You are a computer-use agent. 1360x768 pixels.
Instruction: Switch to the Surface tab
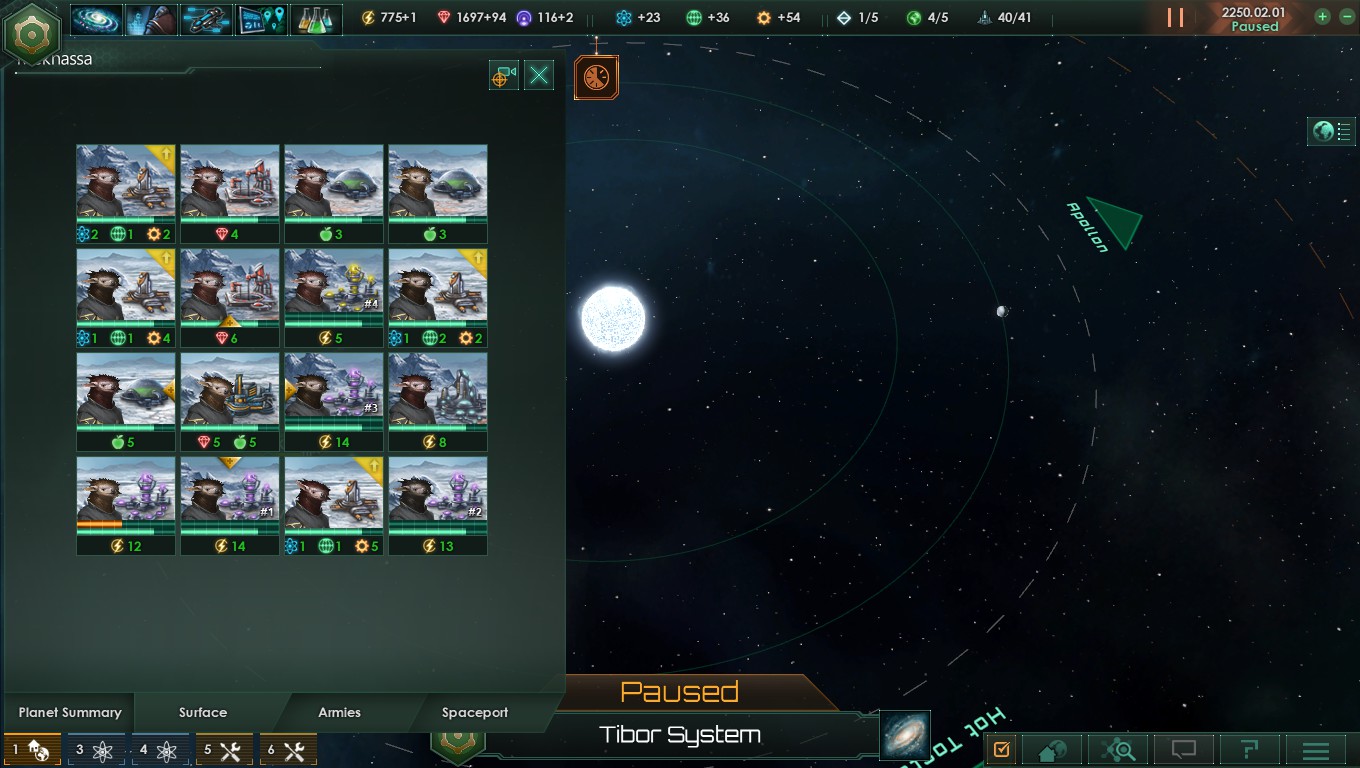click(203, 712)
